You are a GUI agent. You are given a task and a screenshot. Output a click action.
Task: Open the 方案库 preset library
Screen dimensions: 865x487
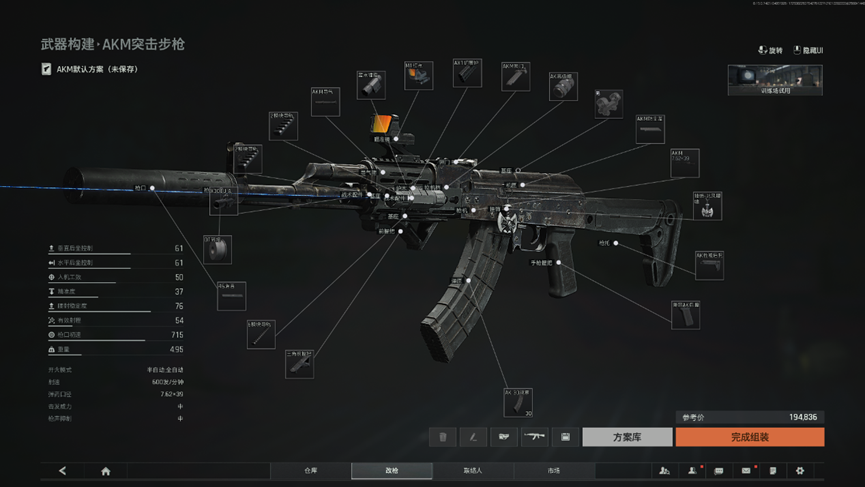pyautogui.click(x=627, y=437)
